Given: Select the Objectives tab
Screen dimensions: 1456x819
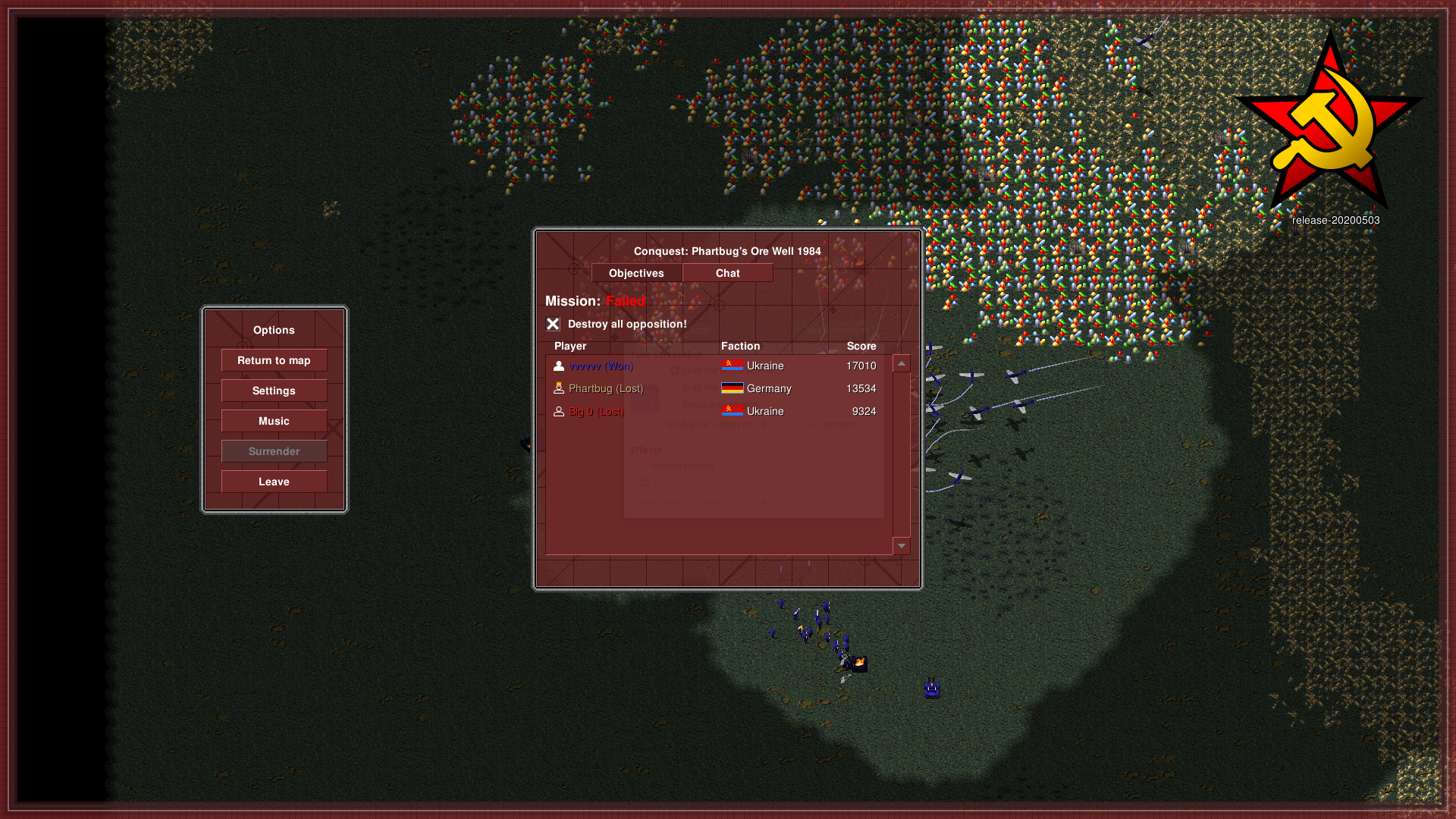Looking at the screenshot, I should point(636,273).
